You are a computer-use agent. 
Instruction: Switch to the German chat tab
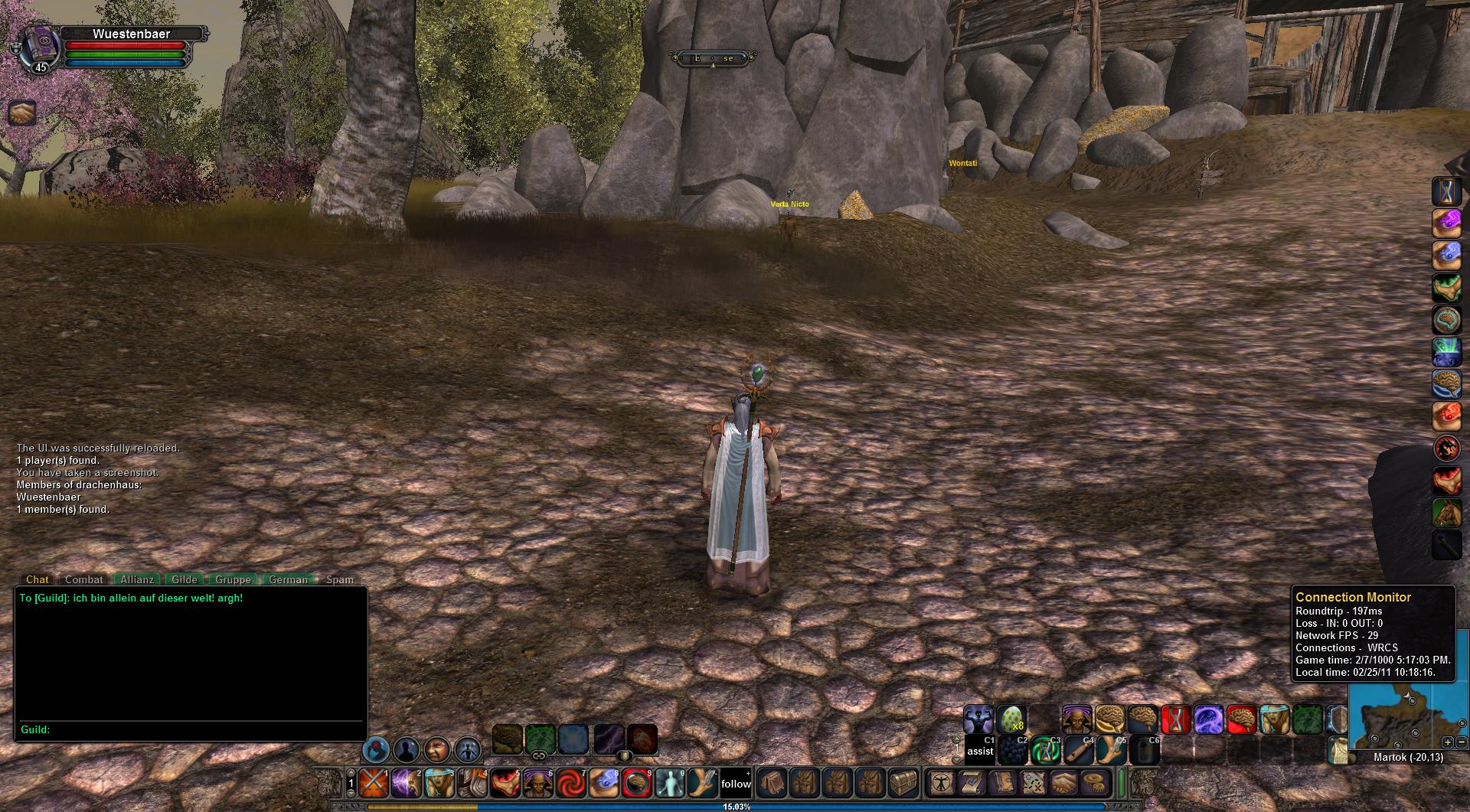click(x=288, y=579)
